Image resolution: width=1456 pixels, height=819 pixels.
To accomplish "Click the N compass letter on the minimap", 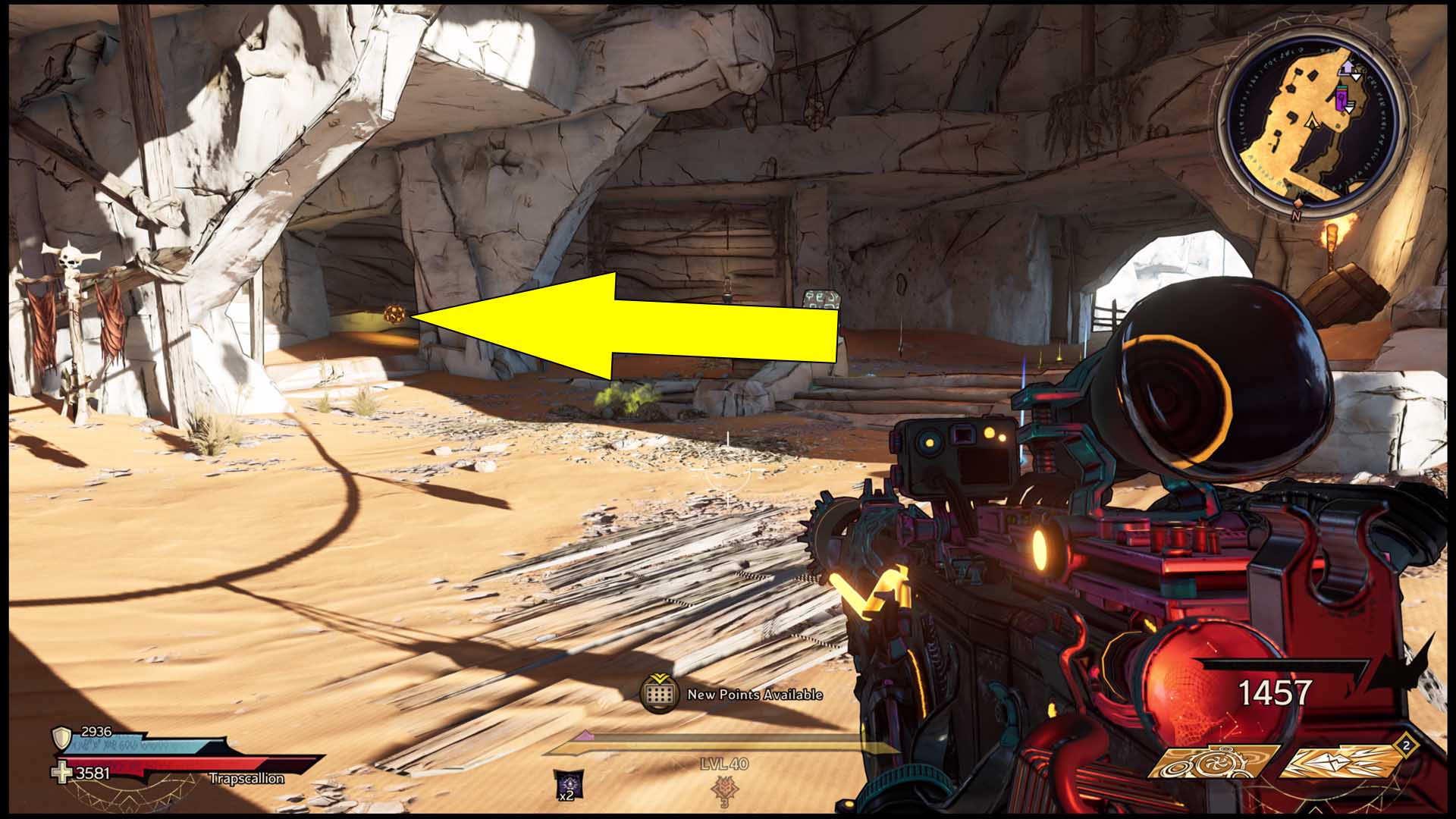I will point(1296,215).
